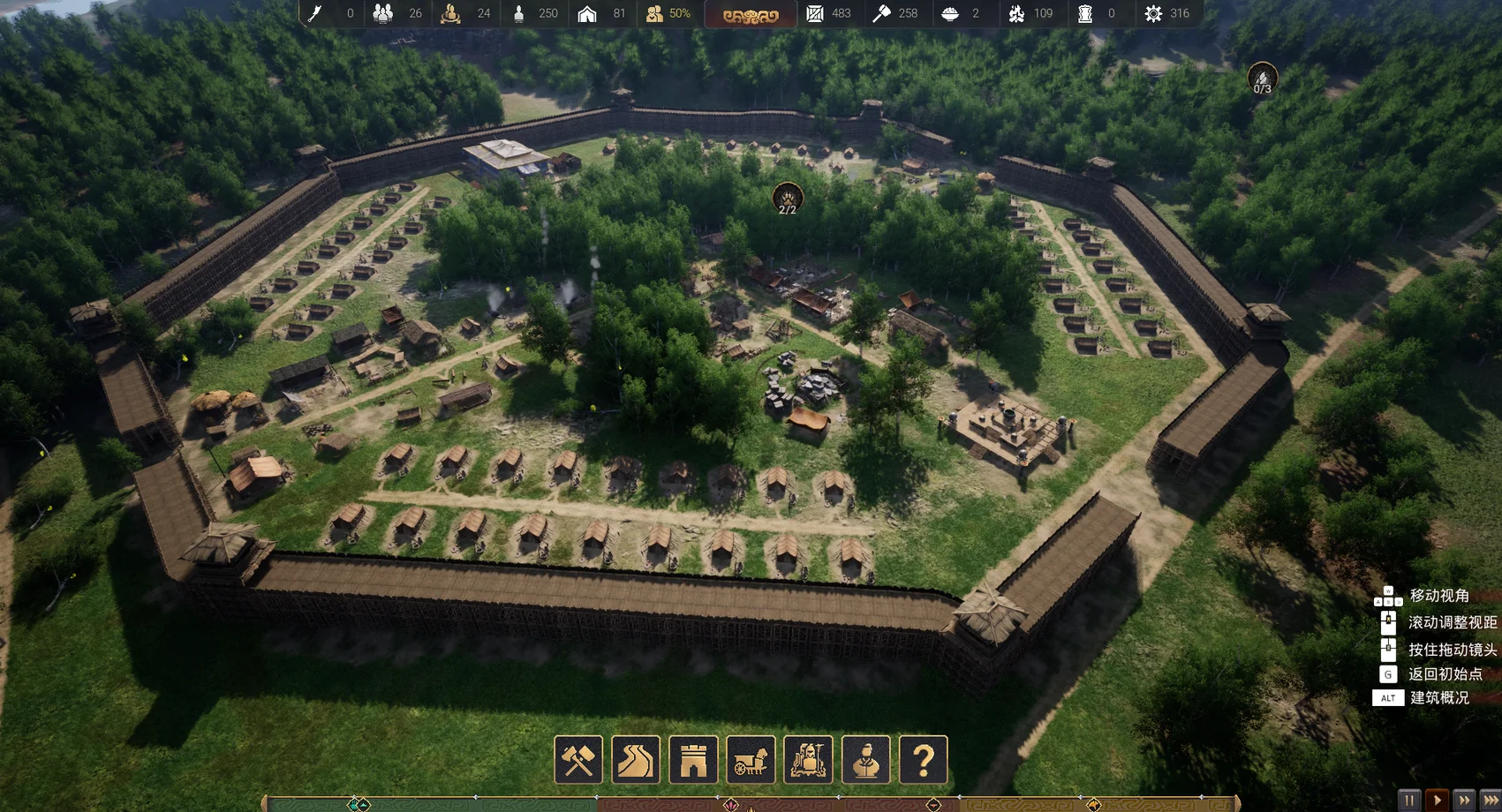Open the armored warrior military menu
This screenshot has height=812, width=1502.
point(808,760)
